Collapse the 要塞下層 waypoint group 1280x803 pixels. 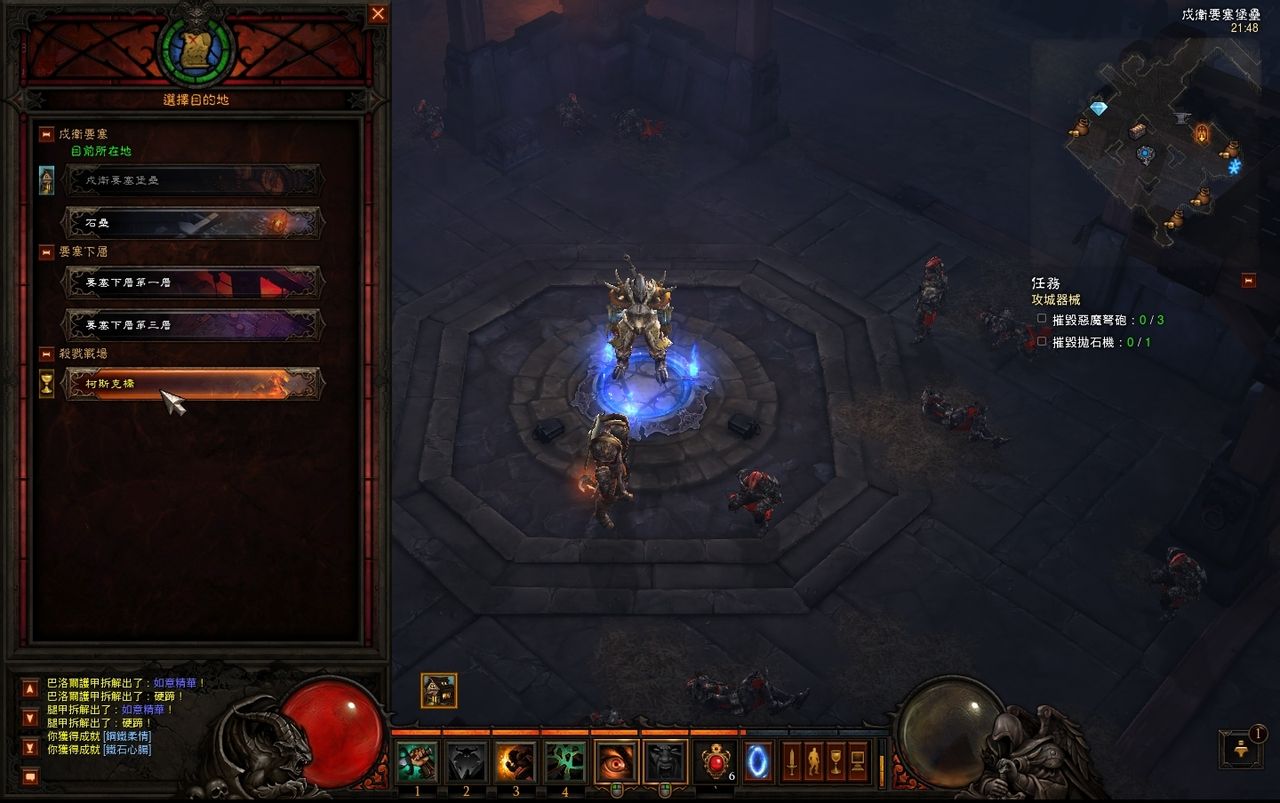pyautogui.click(x=46, y=252)
